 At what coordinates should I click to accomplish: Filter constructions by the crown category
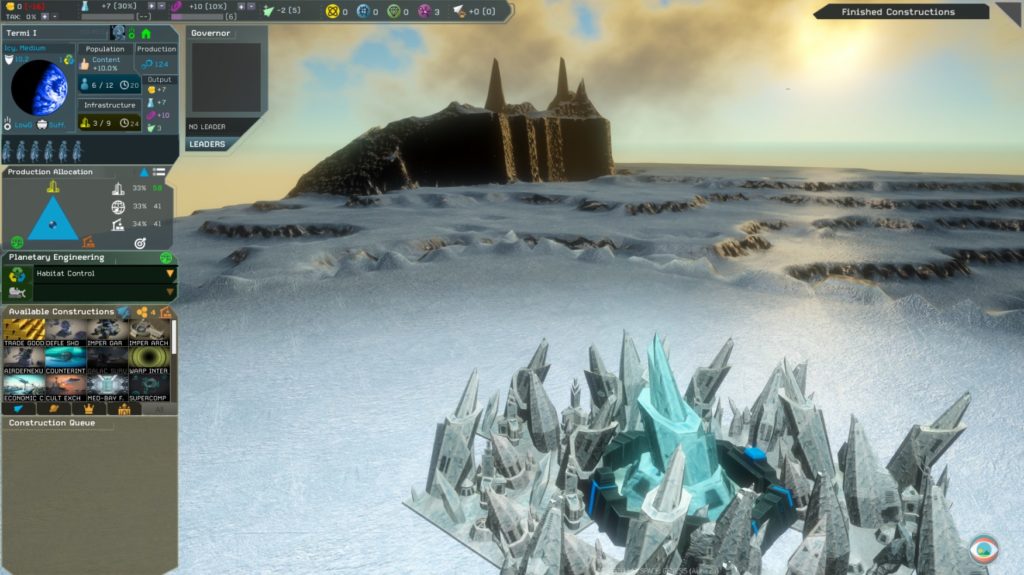click(x=89, y=409)
